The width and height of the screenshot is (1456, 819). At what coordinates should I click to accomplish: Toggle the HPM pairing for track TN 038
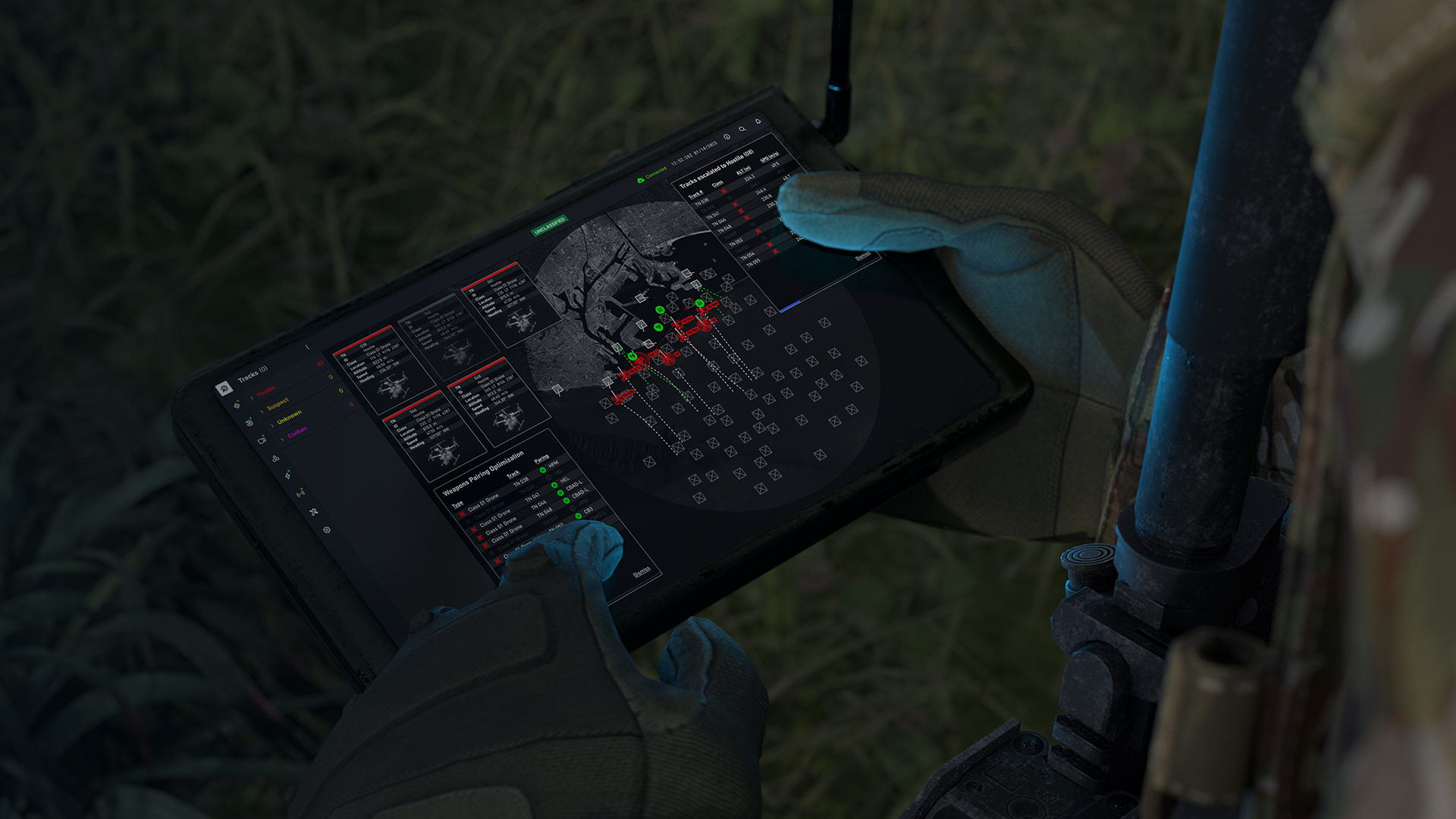(x=543, y=470)
